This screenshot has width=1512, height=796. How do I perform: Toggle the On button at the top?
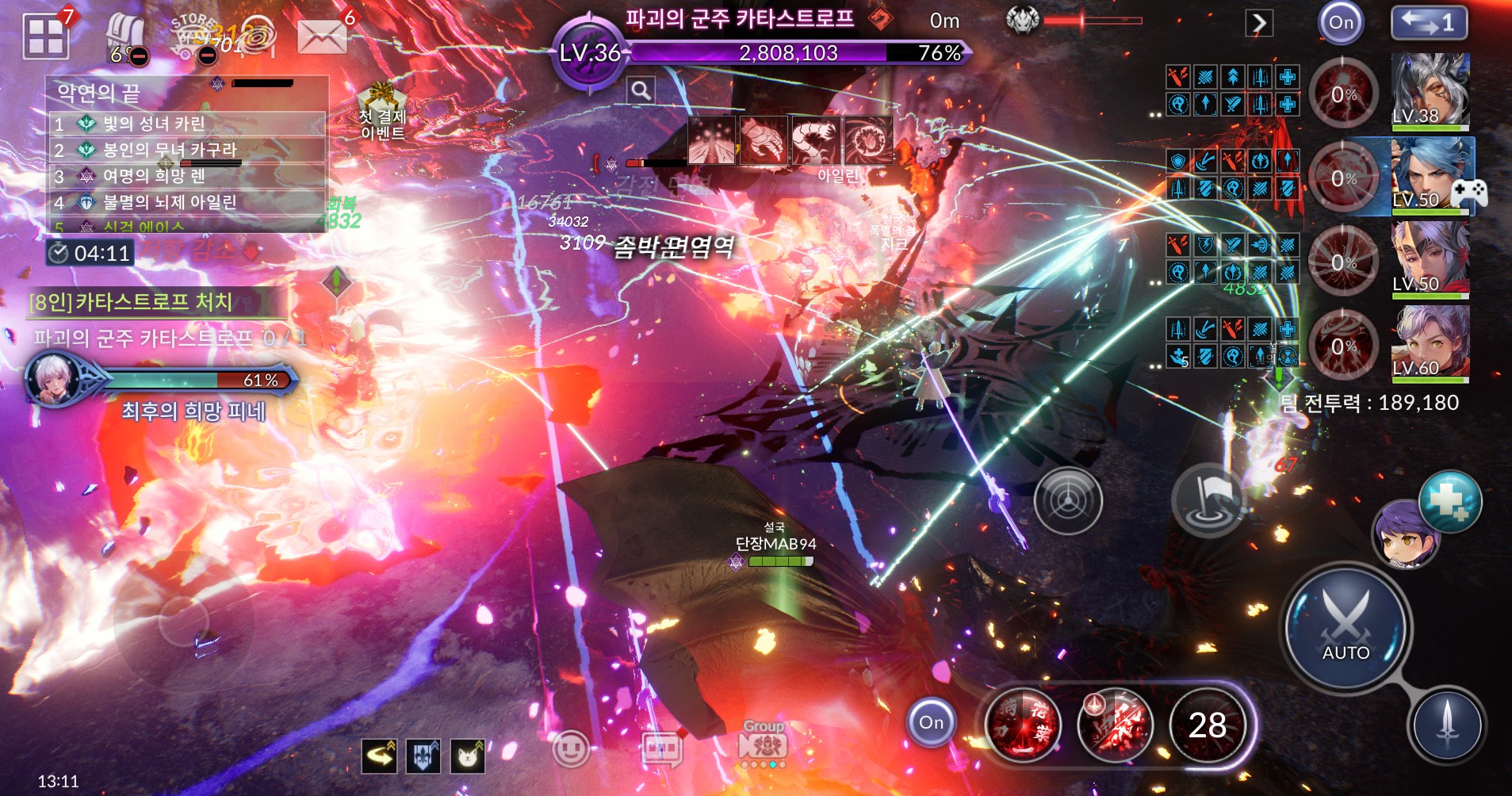tap(1341, 22)
